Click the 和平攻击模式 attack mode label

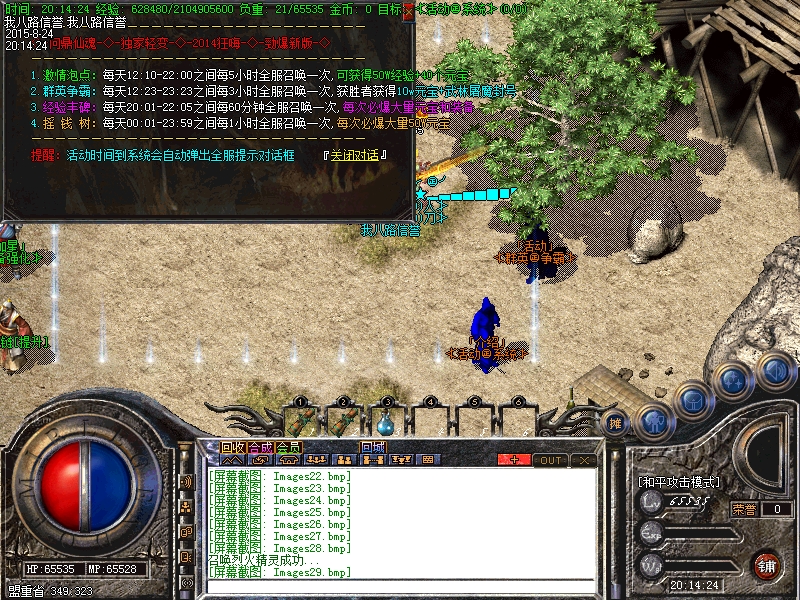[x=679, y=482]
